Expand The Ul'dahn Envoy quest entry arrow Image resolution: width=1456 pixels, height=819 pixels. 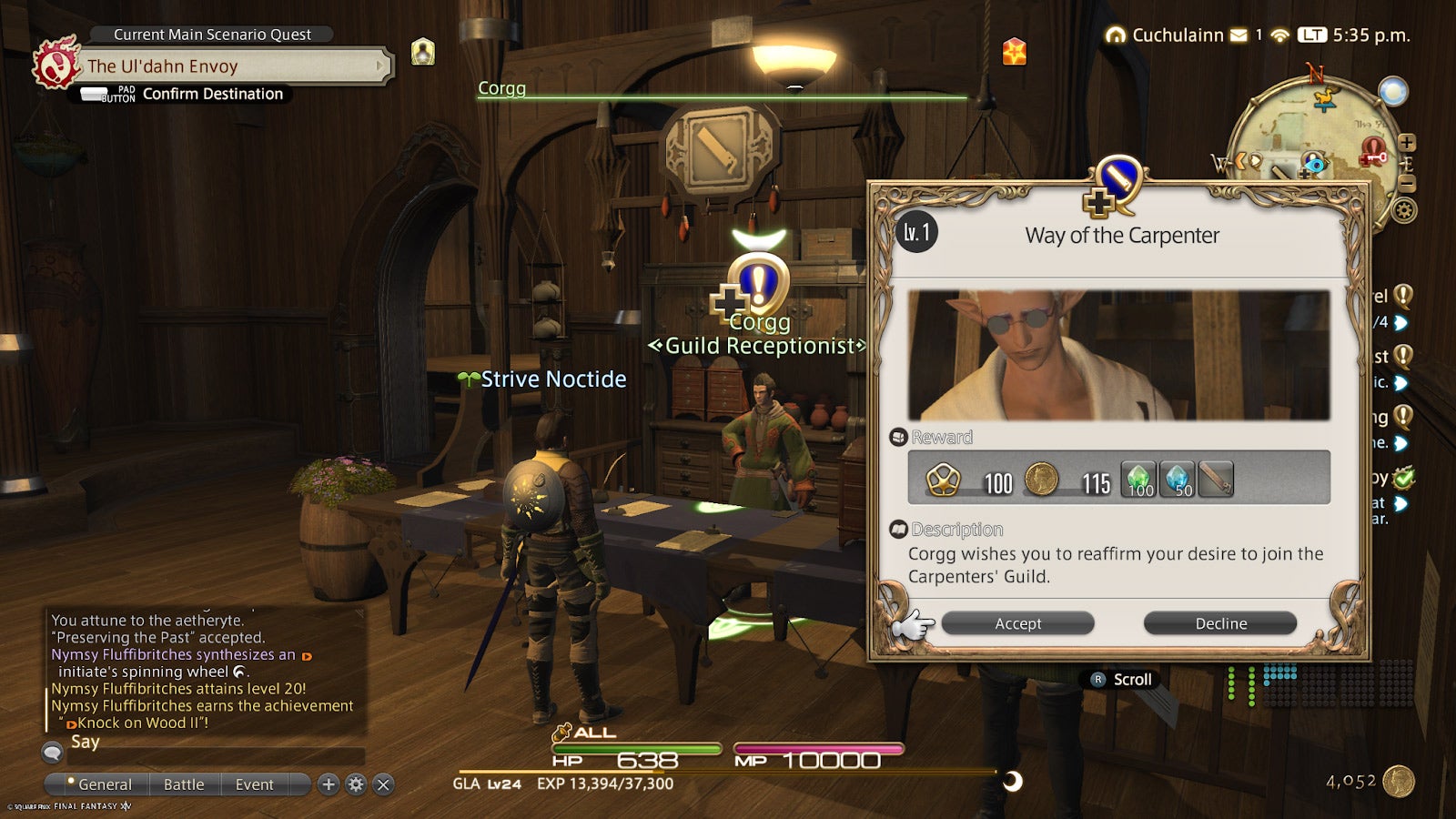click(380, 66)
